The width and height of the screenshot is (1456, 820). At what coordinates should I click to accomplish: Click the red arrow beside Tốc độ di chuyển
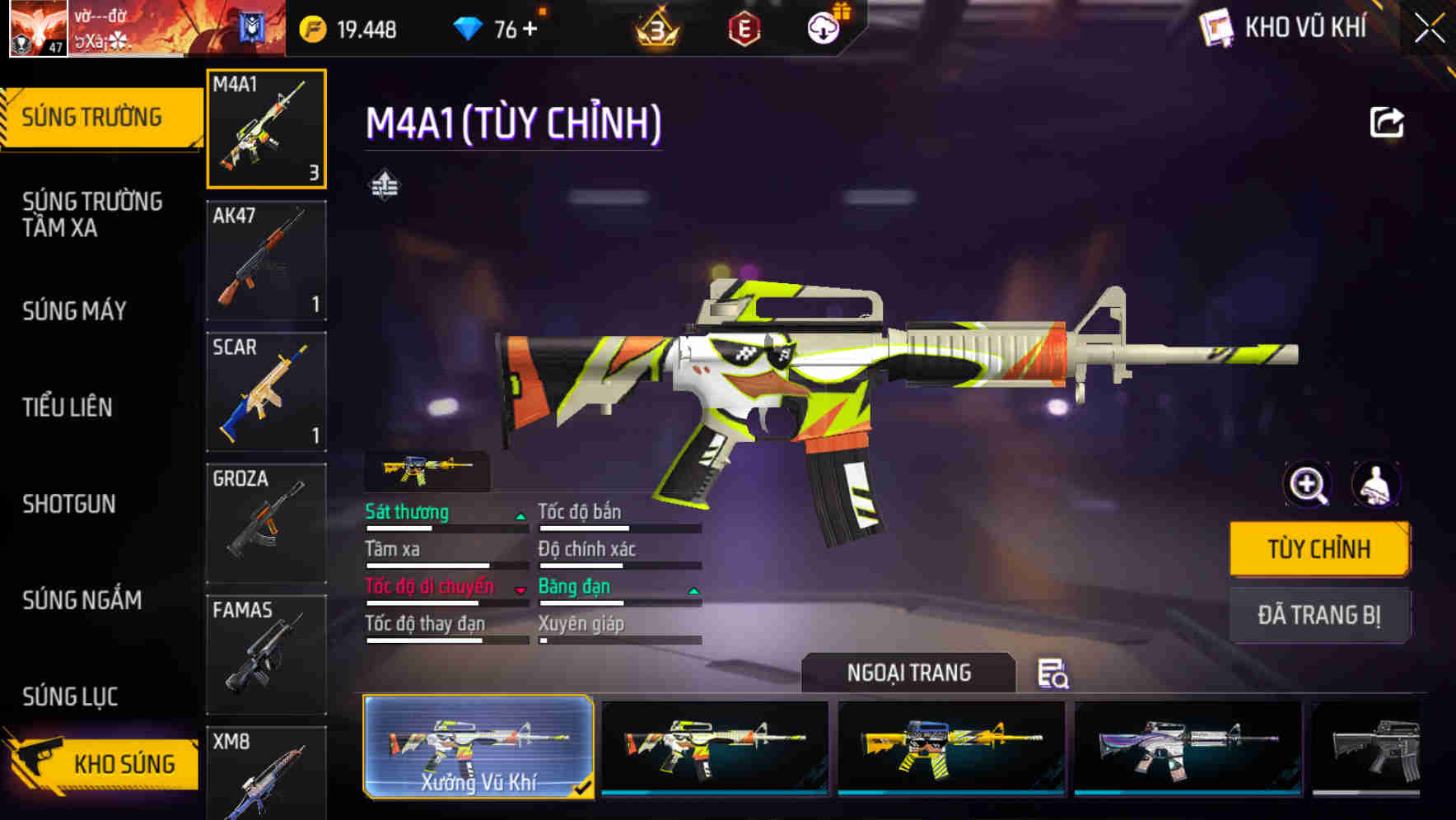[519, 590]
